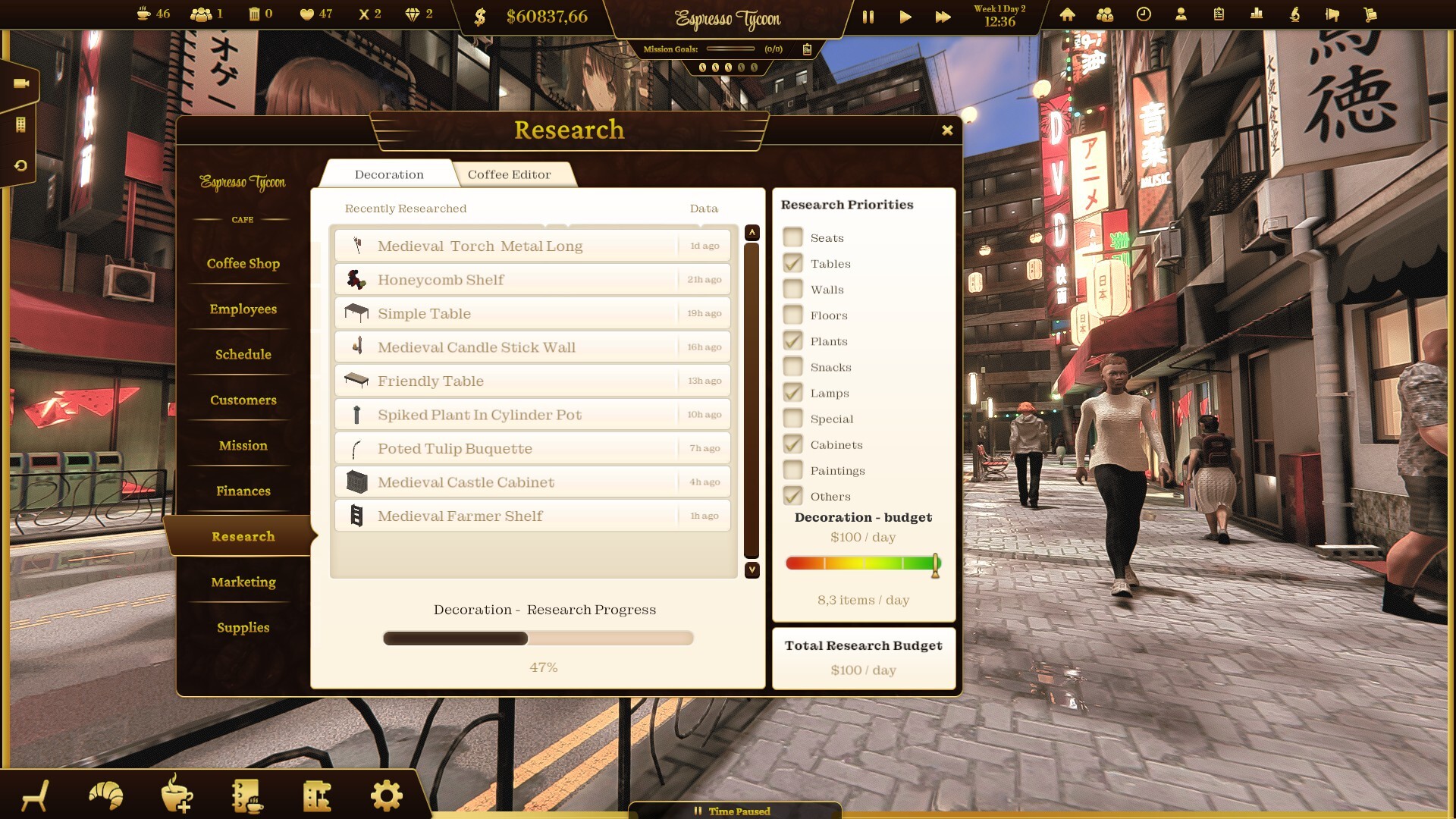Image resolution: width=1456 pixels, height=819 pixels.
Task: Open the settings gear icon
Action: (386, 795)
